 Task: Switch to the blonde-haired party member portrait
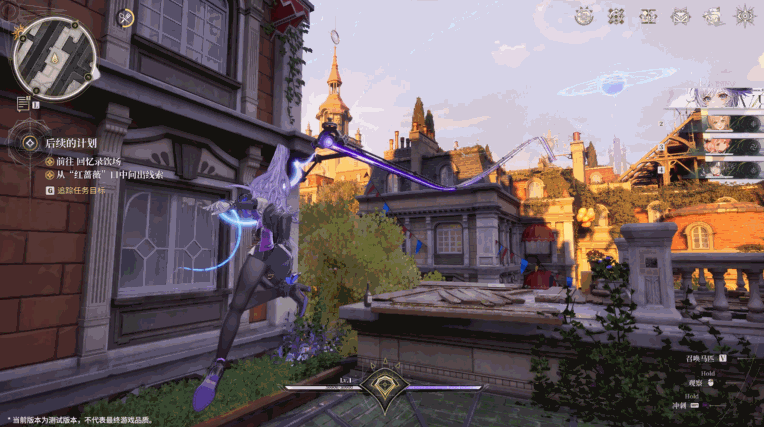[x=718, y=121]
